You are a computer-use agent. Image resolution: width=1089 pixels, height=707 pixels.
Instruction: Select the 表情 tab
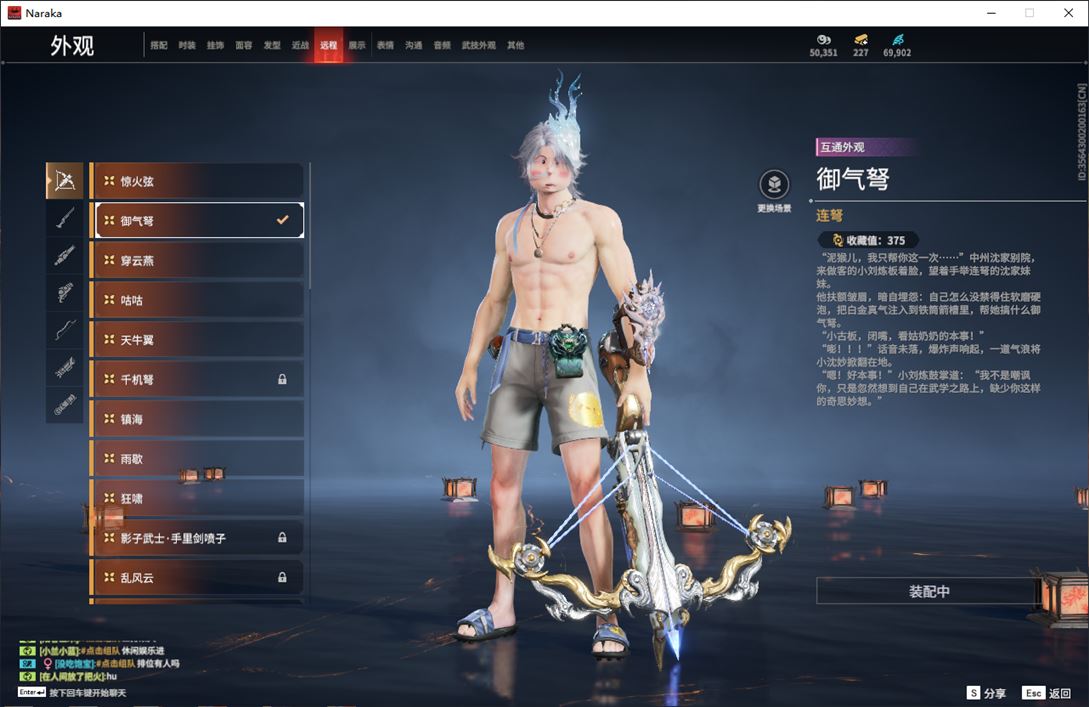pyautogui.click(x=385, y=45)
